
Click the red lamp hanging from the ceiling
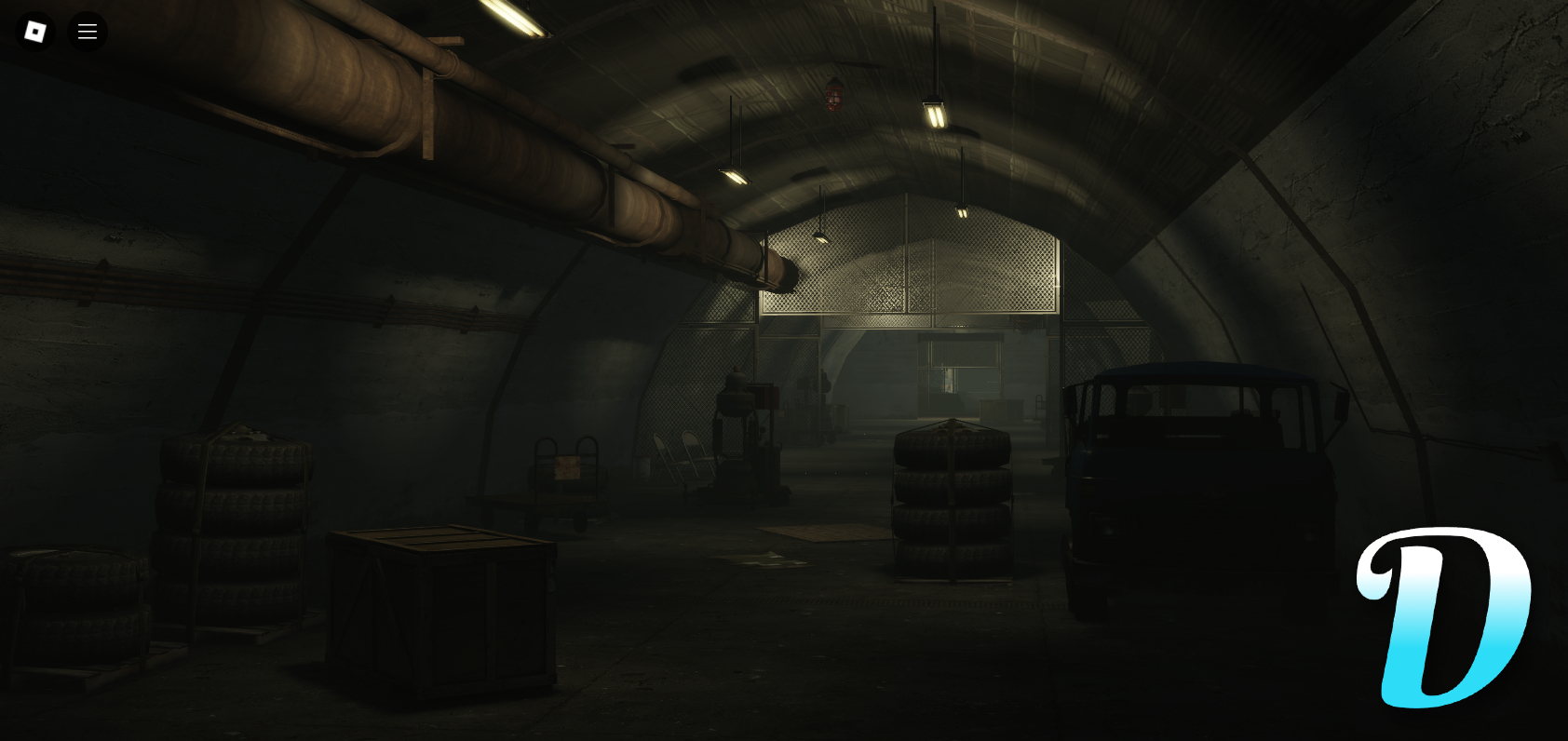(x=833, y=98)
